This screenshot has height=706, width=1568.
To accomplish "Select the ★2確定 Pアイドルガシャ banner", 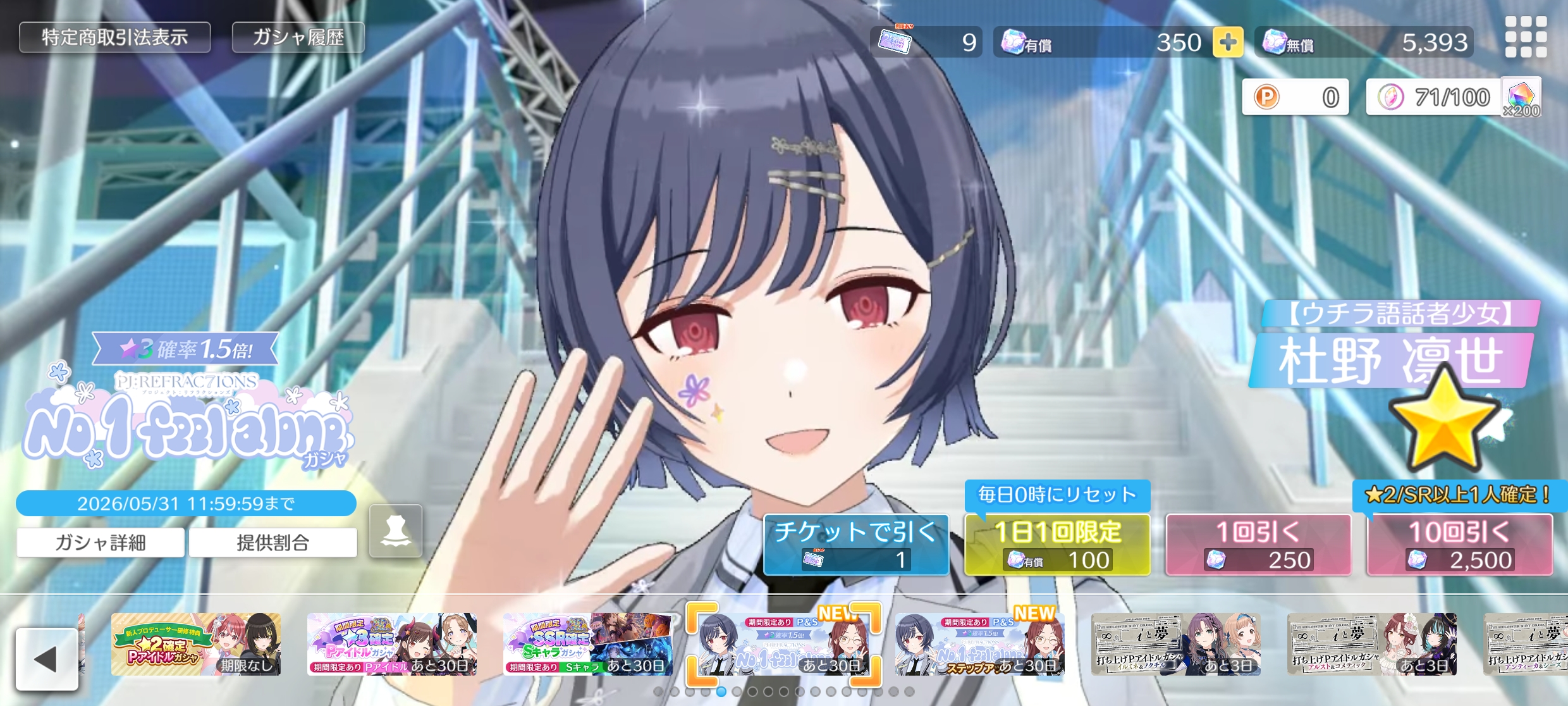I will [x=196, y=644].
